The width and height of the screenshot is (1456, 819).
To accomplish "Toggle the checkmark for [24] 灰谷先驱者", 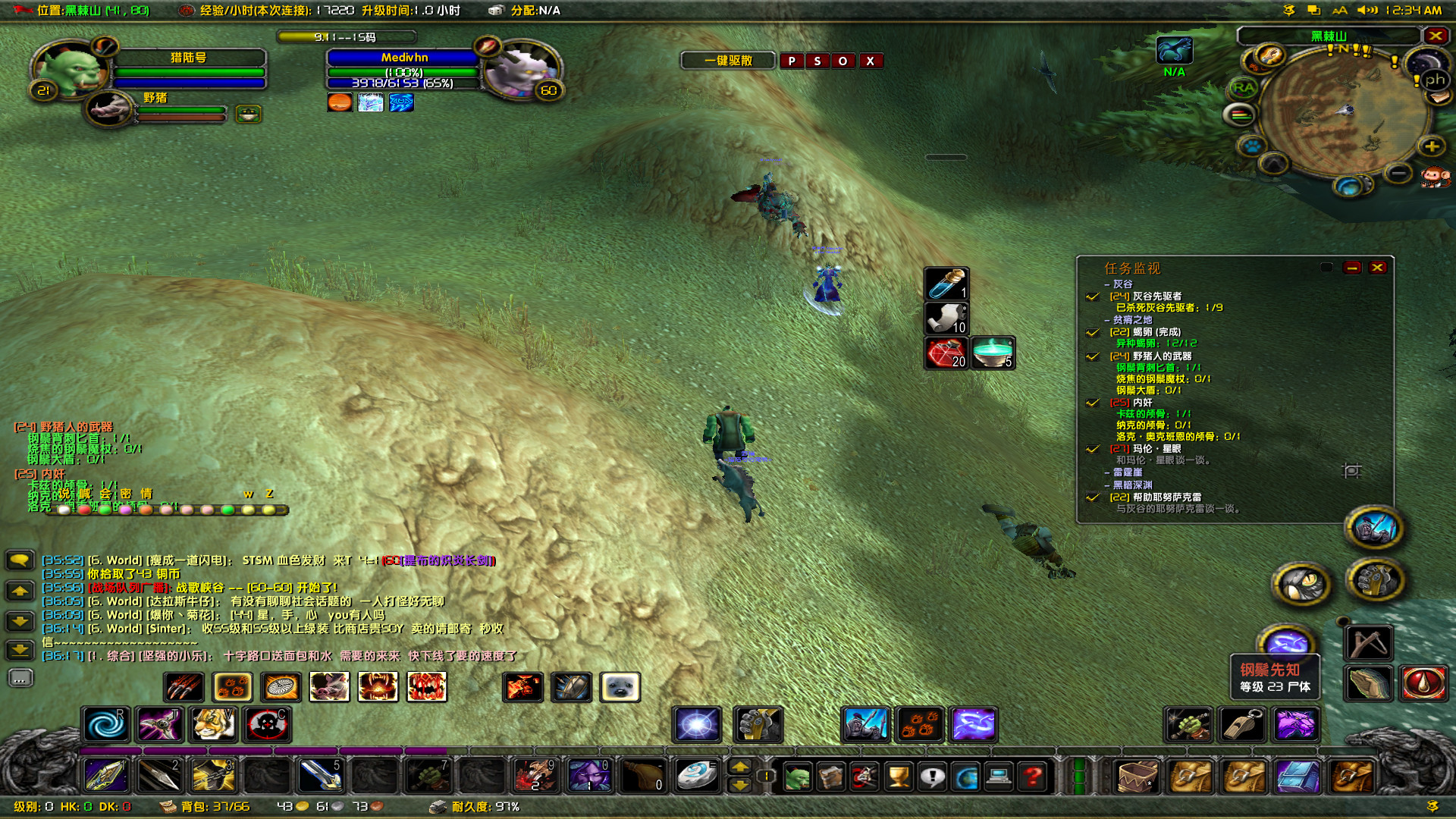I will click(x=1092, y=297).
